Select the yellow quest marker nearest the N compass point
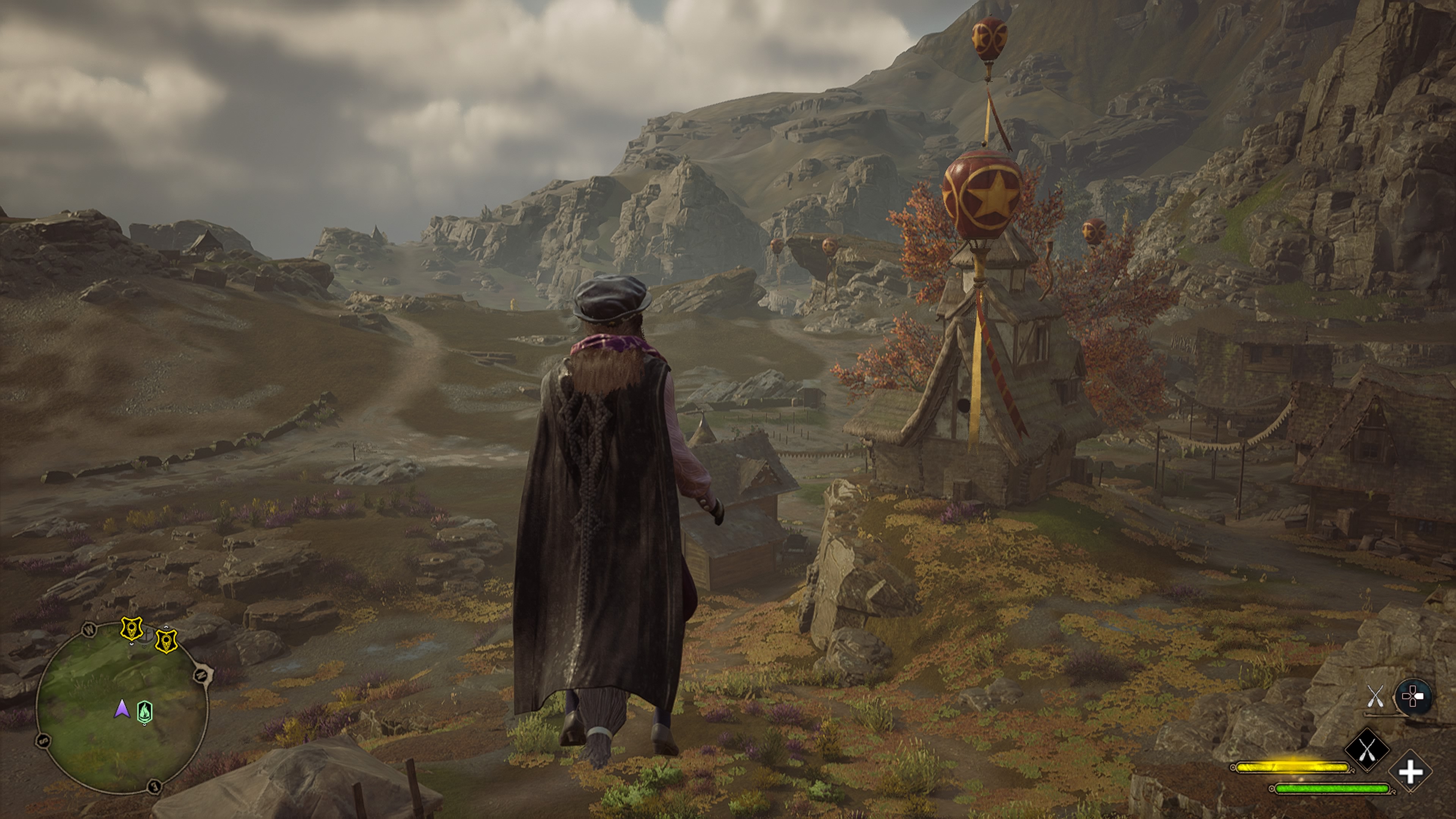Screen dimensions: 1456x819 coord(166,641)
